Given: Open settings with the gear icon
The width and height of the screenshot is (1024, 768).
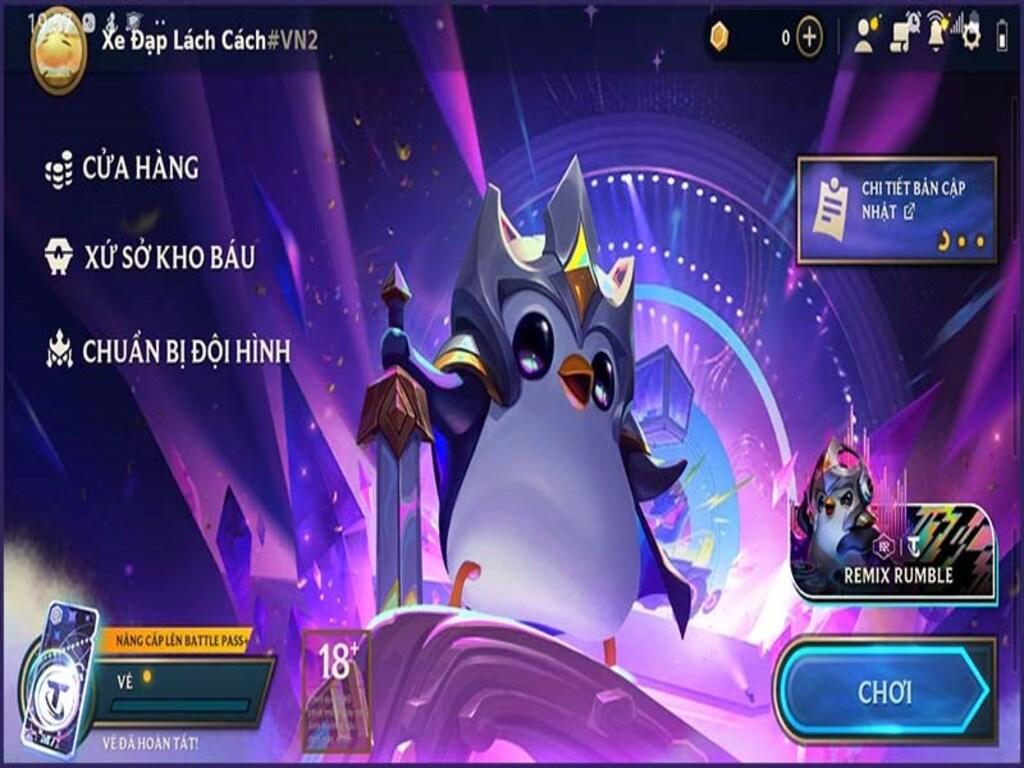Looking at the screenshot, I should 970,37.
